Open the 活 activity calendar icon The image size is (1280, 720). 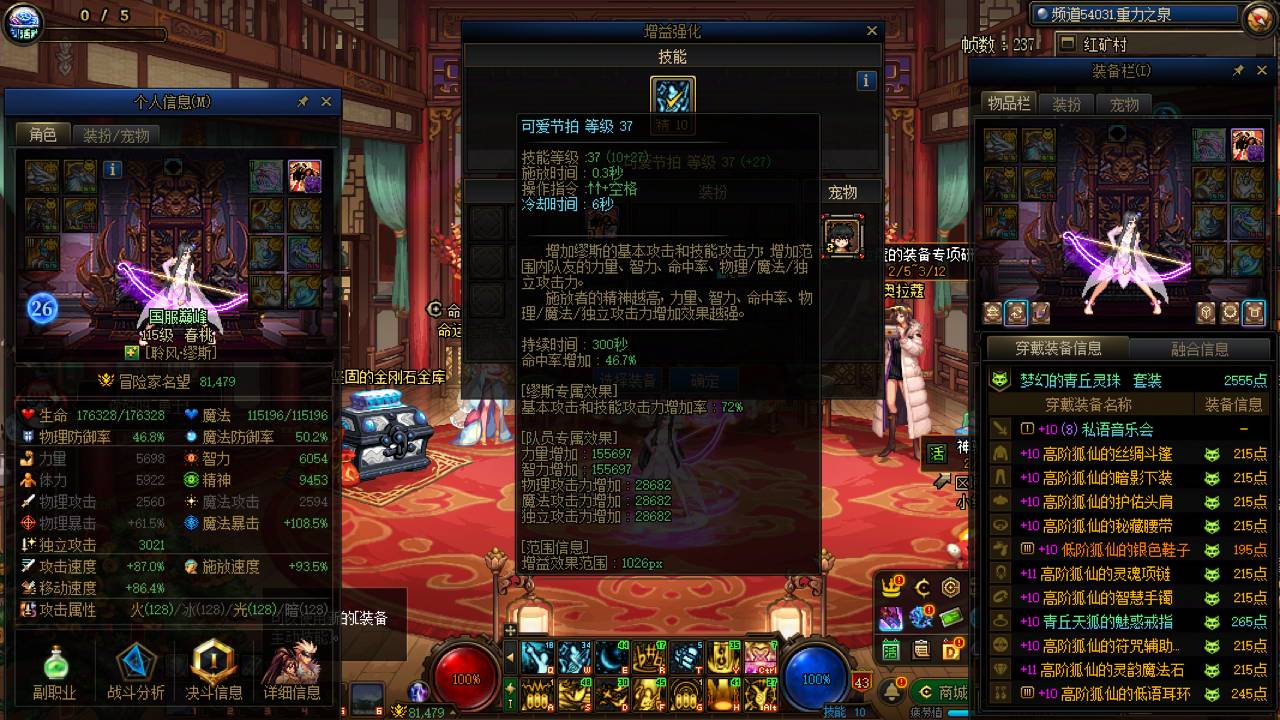click(x=890, y=649)
